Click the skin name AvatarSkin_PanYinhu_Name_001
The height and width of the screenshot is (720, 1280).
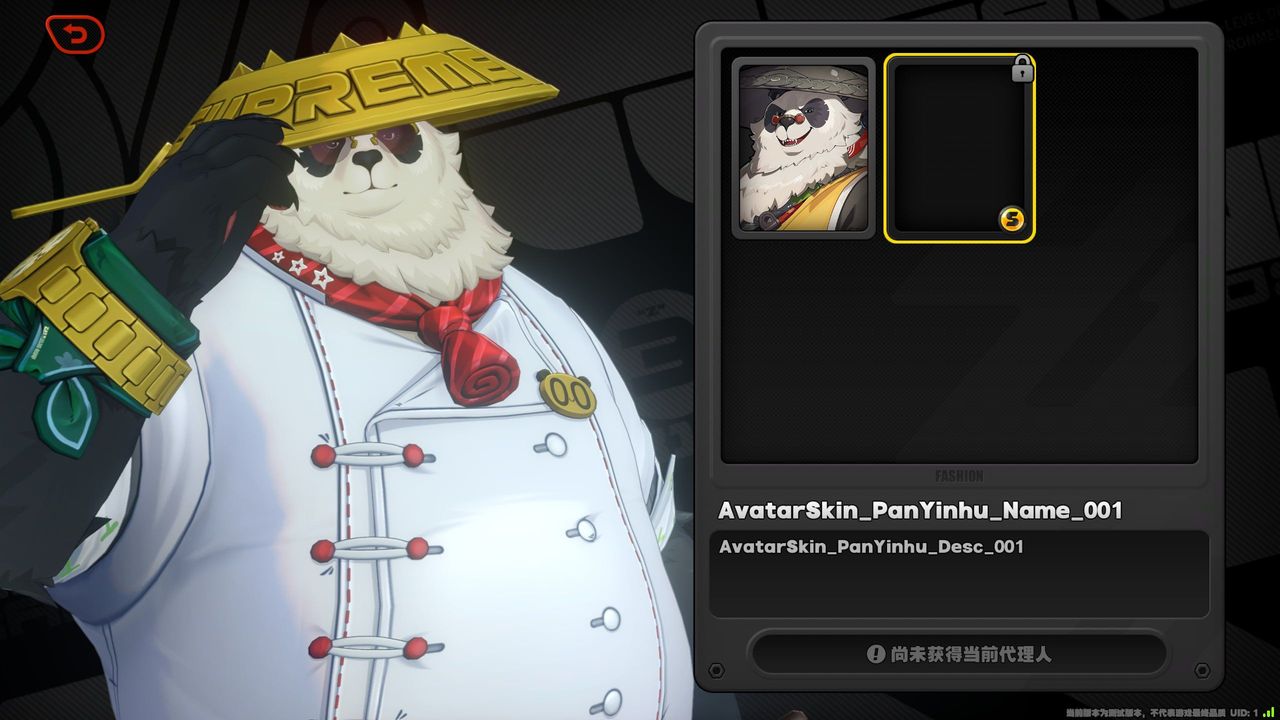(920, 510)
